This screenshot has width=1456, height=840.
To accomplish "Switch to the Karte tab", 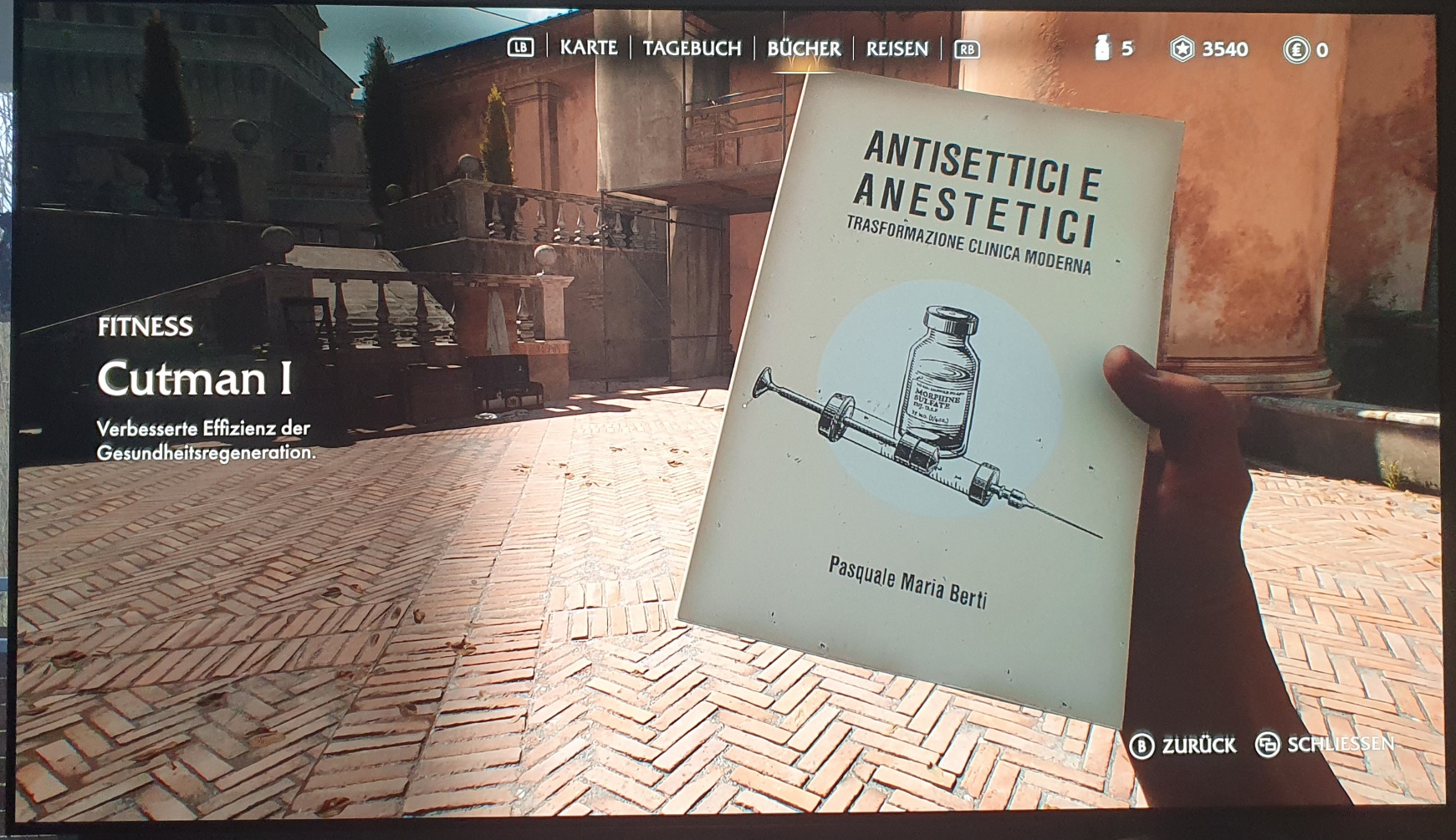I will pos(588,48).
